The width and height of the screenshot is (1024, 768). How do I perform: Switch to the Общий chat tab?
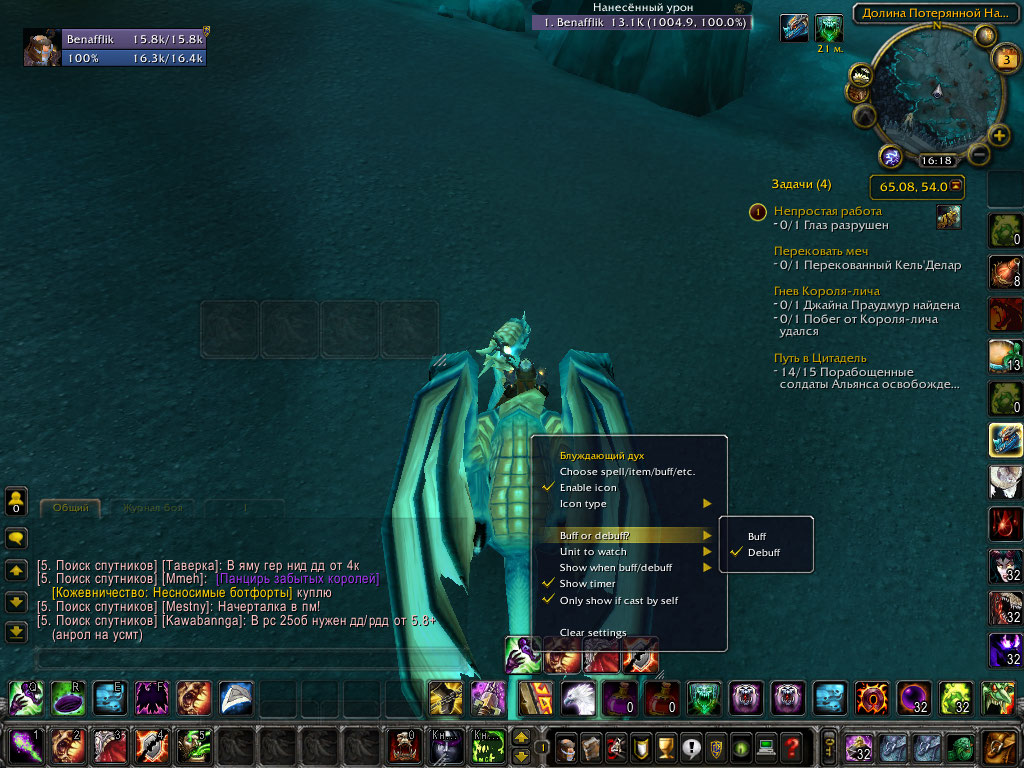(x=70, y=508)
